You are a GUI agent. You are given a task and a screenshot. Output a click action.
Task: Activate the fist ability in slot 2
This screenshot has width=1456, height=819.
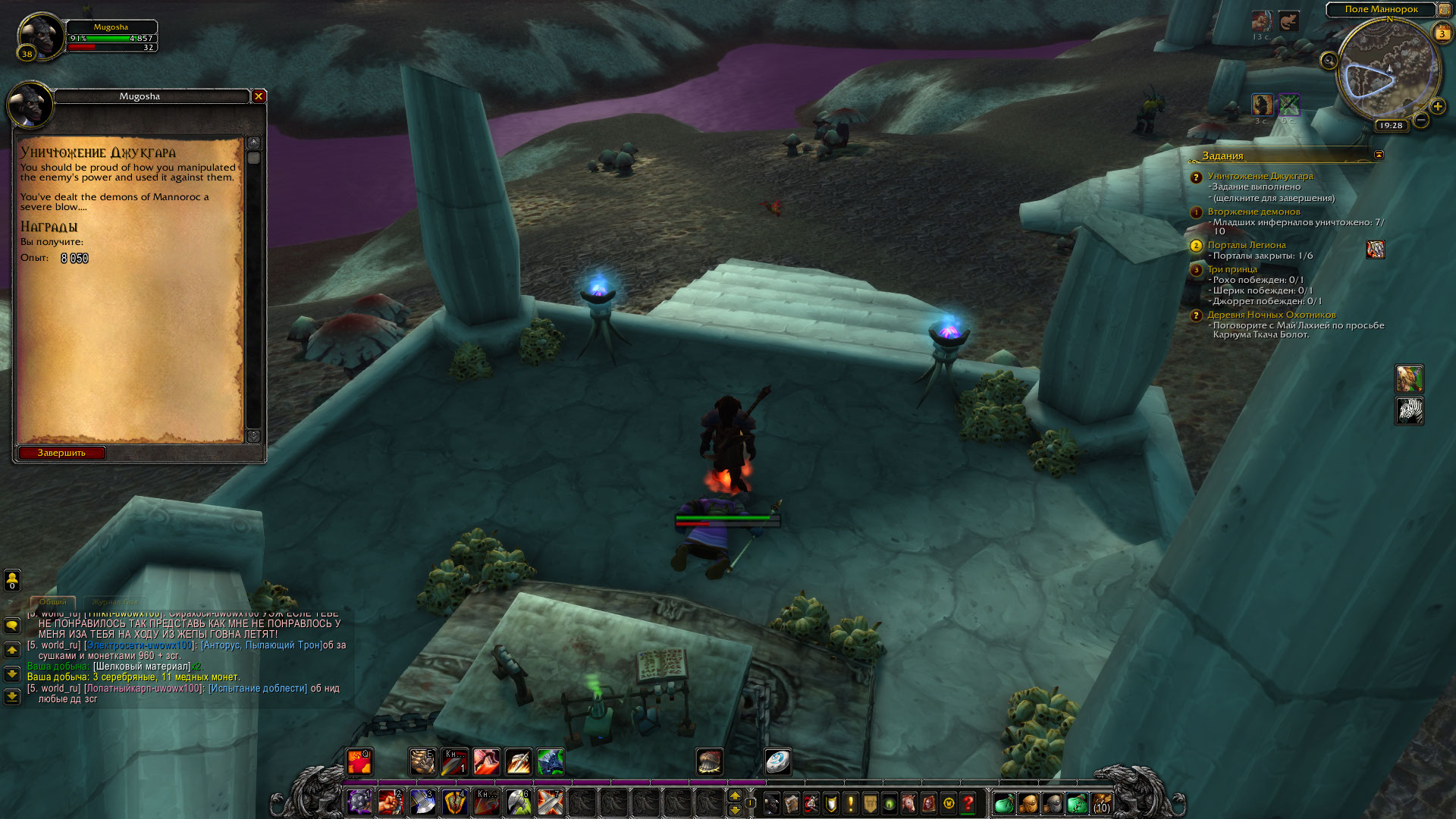click(x=391, y=802)
